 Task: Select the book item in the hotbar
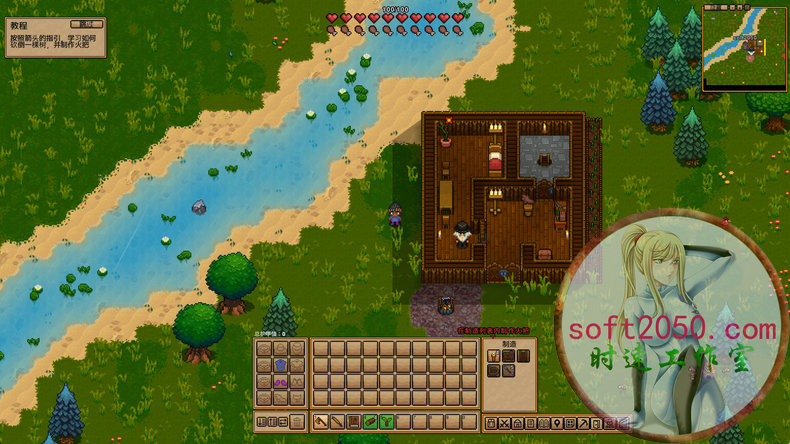click(354, 422)
